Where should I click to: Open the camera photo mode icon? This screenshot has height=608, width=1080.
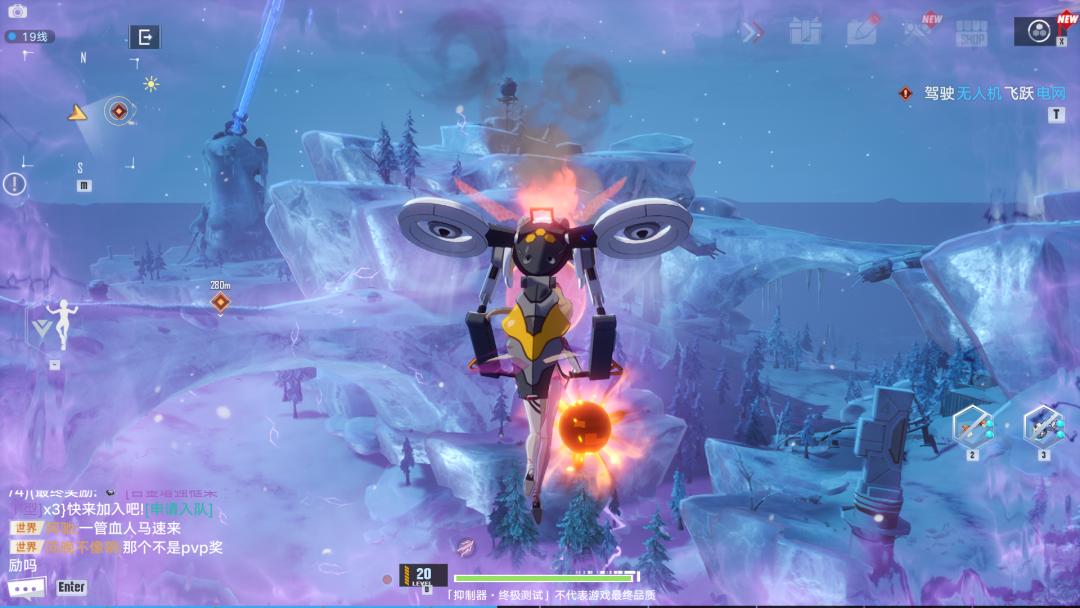[x=17, y=11]
